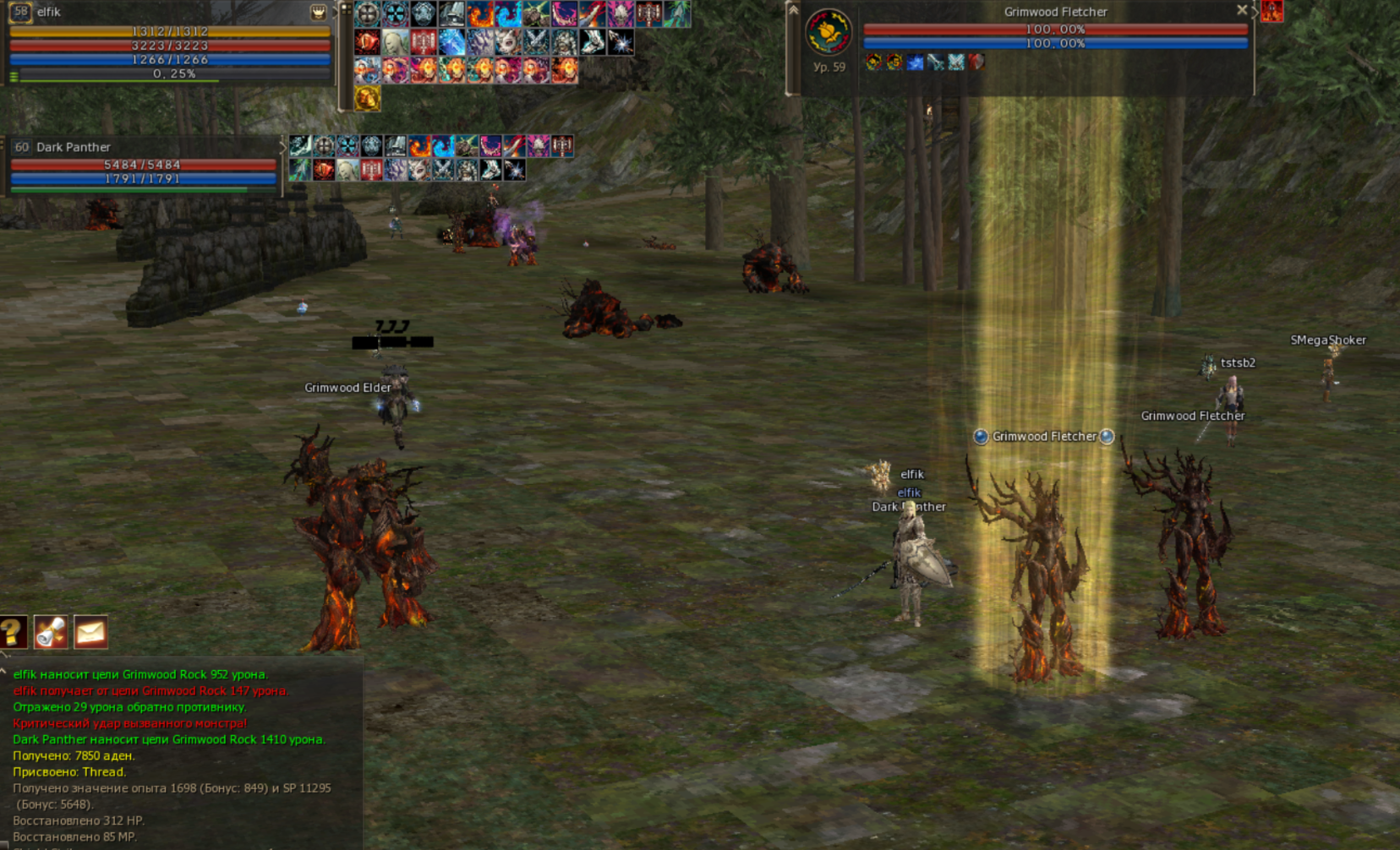Open the envelope mail notification

(90, 632)
